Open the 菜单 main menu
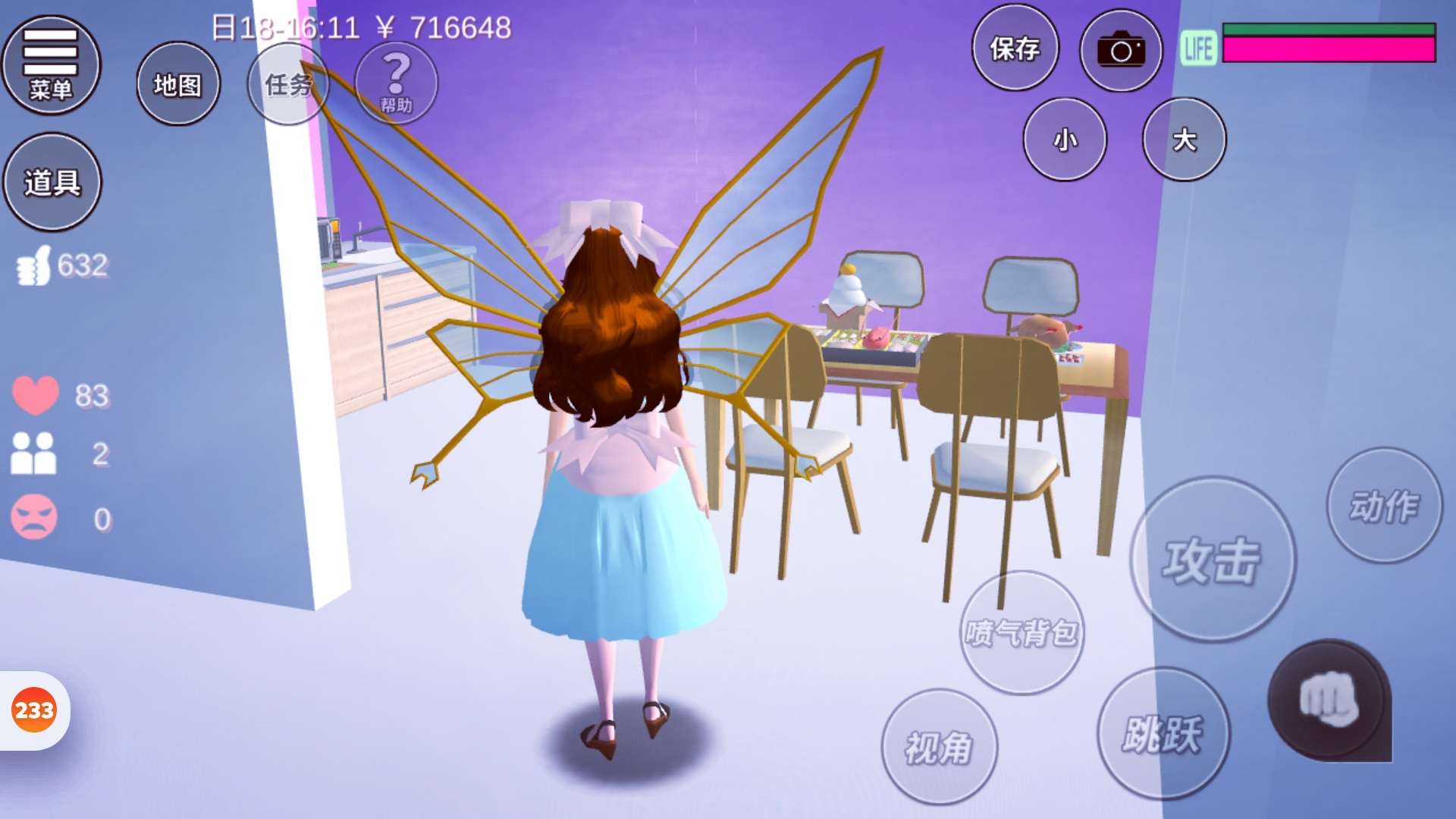This screenshot has width=1456, height=819. [x=51, y=65]
